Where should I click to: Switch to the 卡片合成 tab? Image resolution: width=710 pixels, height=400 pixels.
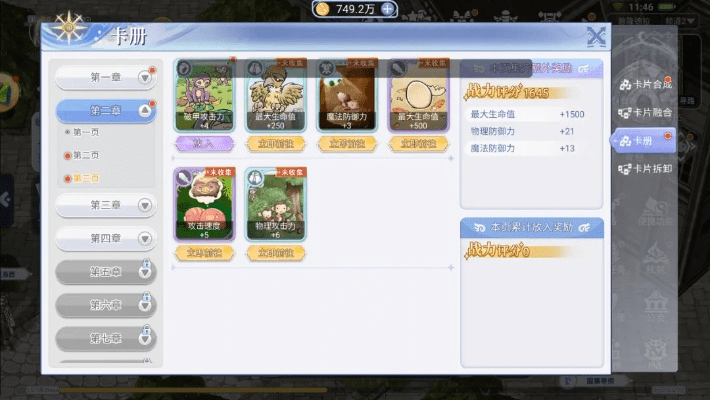point(645,86)
